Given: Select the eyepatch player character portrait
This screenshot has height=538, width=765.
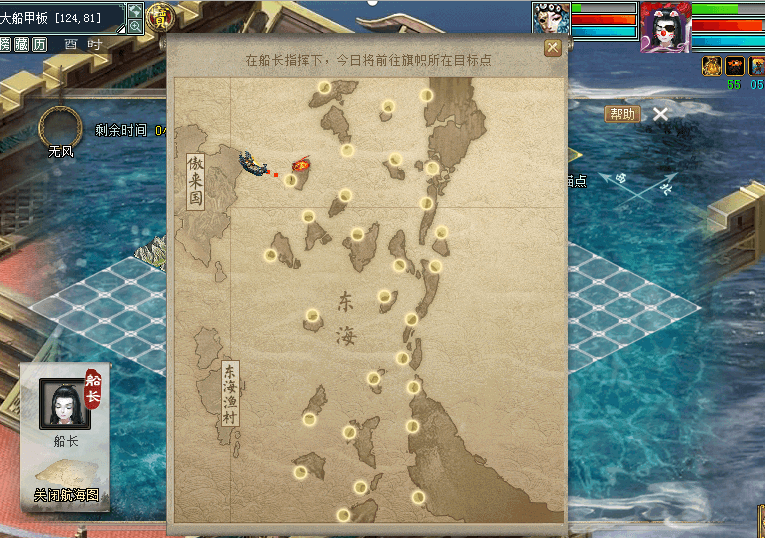Looking at the screenshot, I should click(665, 27).
